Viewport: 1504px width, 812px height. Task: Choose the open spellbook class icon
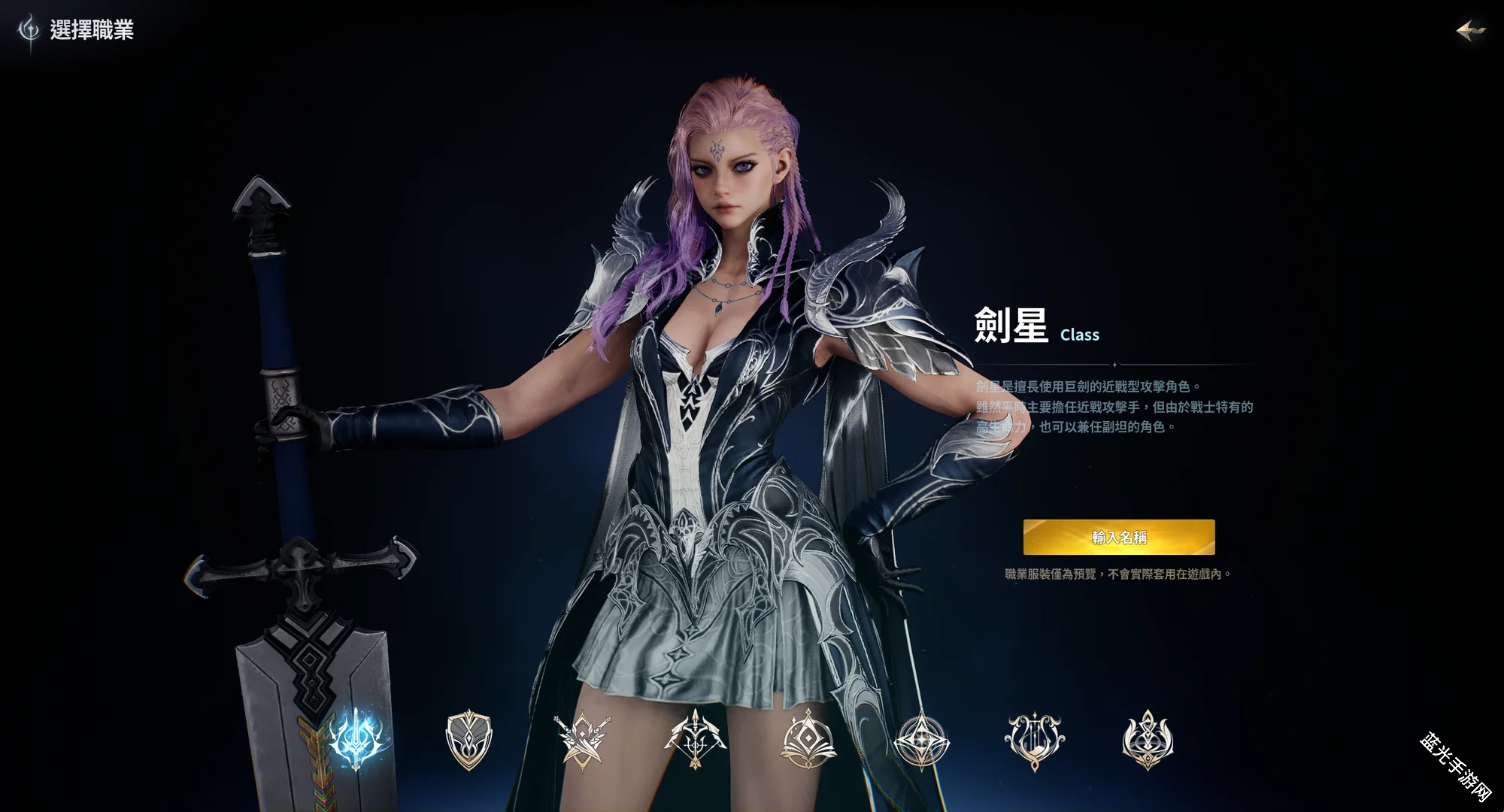click(808, 740)
